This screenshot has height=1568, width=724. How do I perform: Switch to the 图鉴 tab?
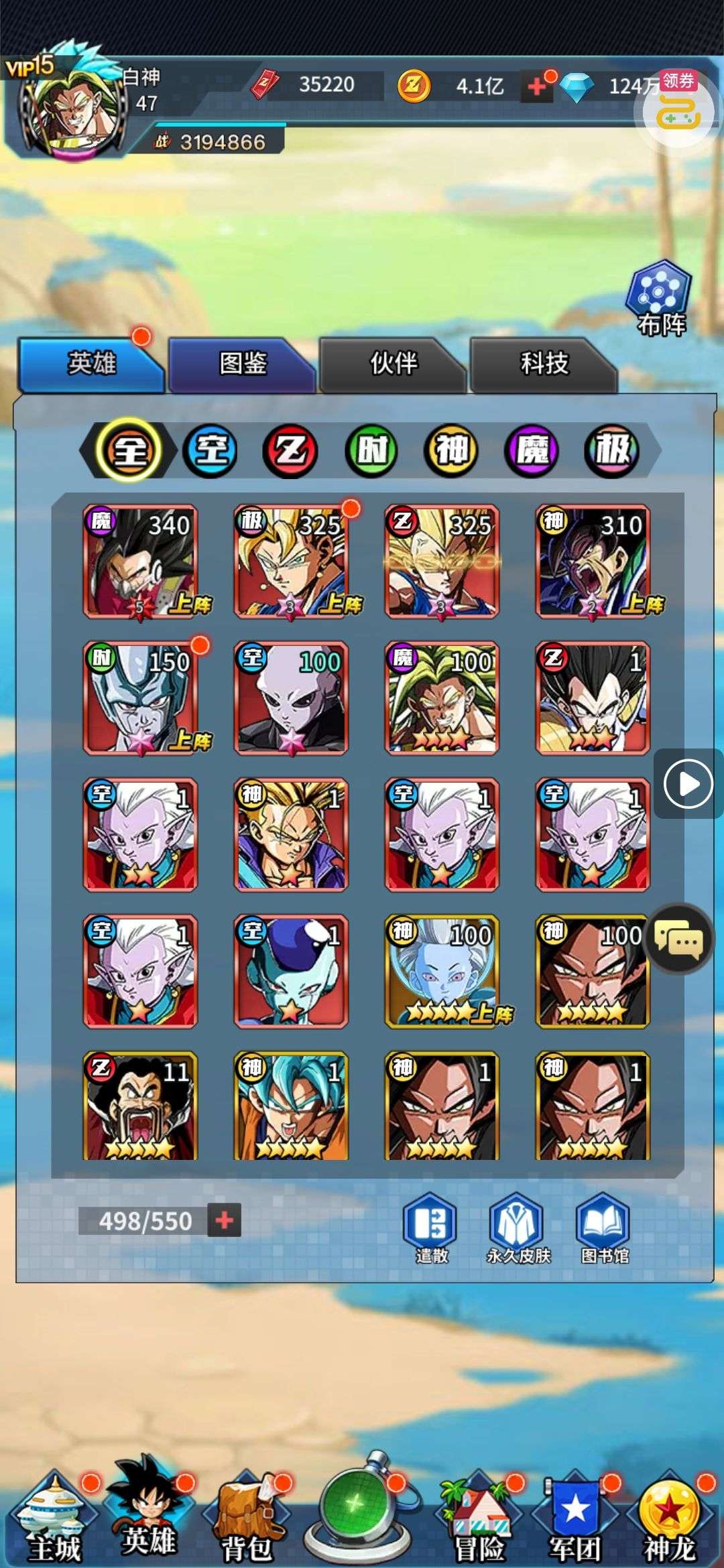[x=241, y=364]
